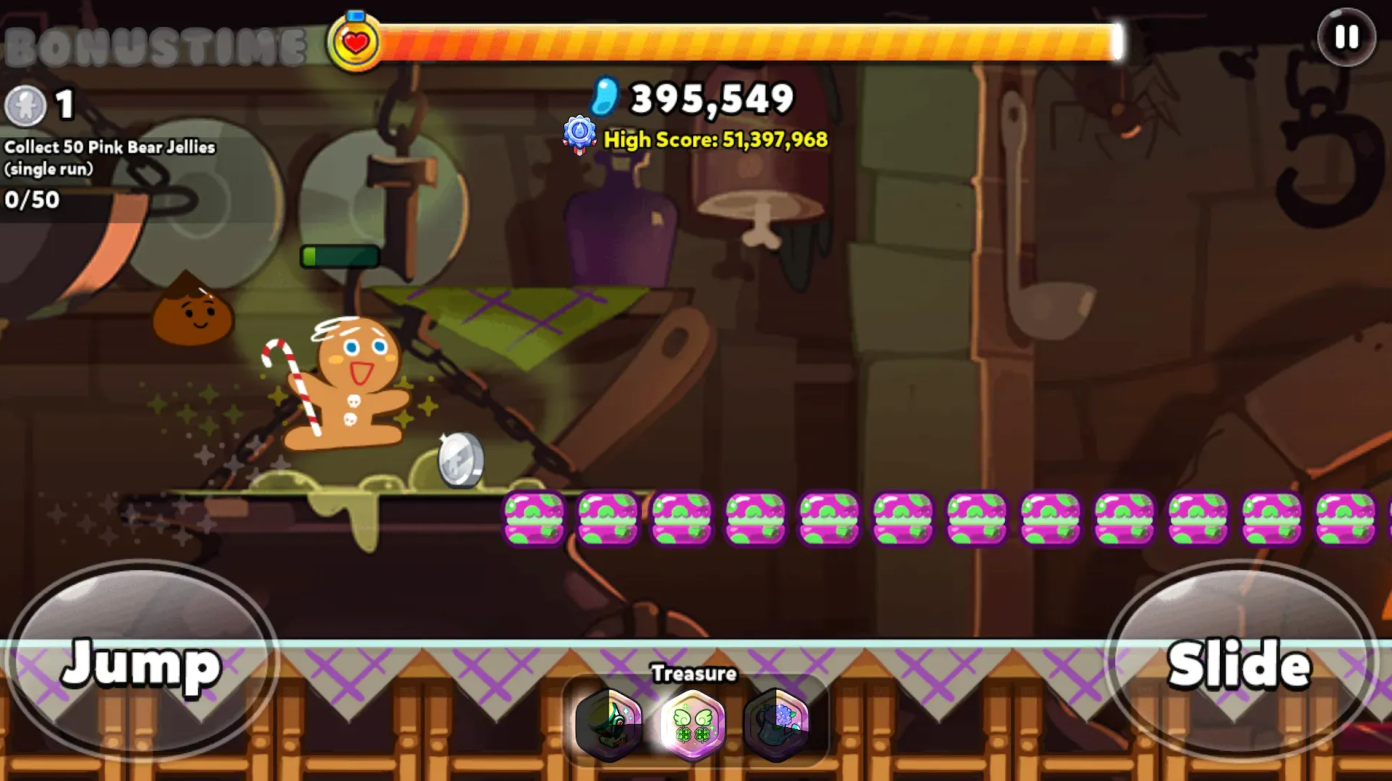Viewport: 1392px width, 781px height.
Task: Tap the Pause icon in top-right corner
Action: 1345,37
